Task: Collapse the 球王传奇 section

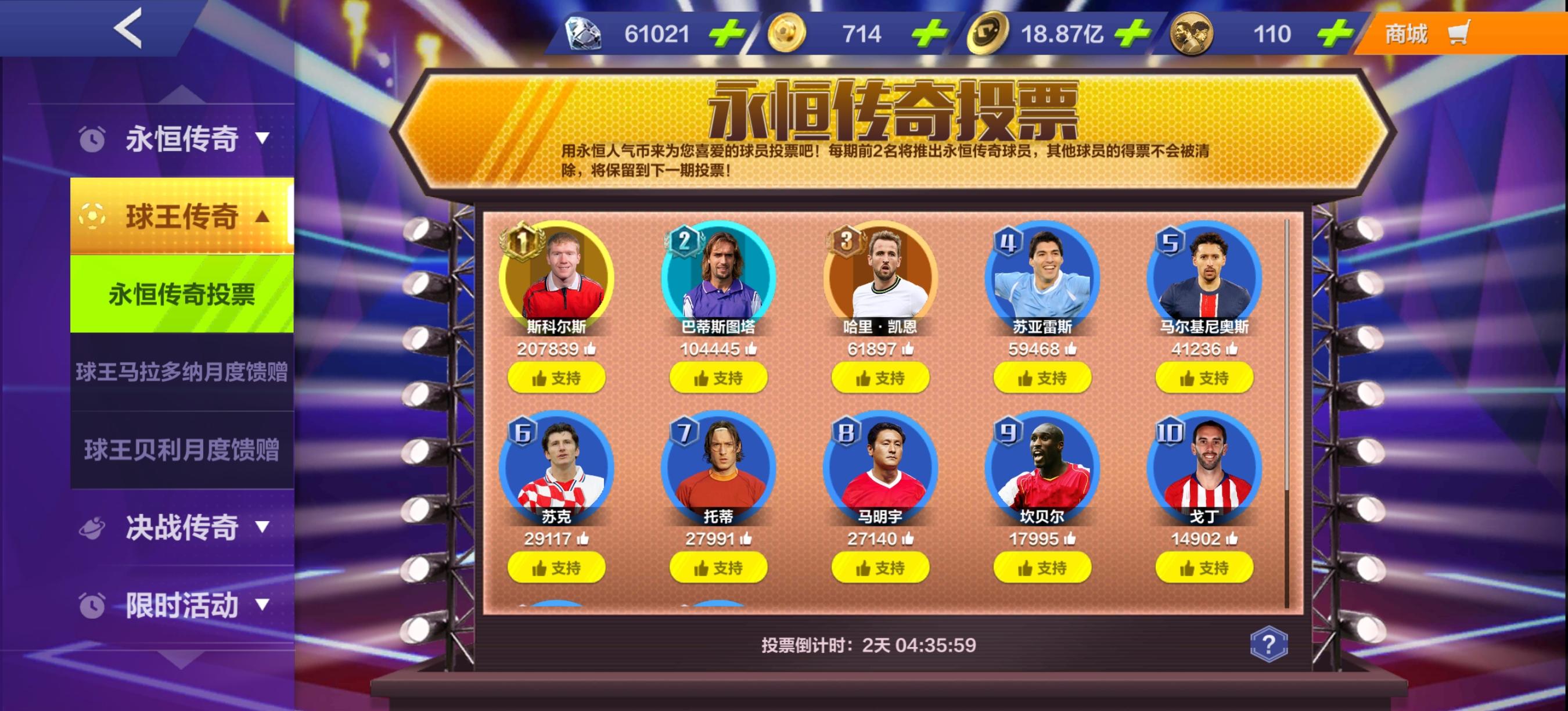Action: click(x=181, y=217)
